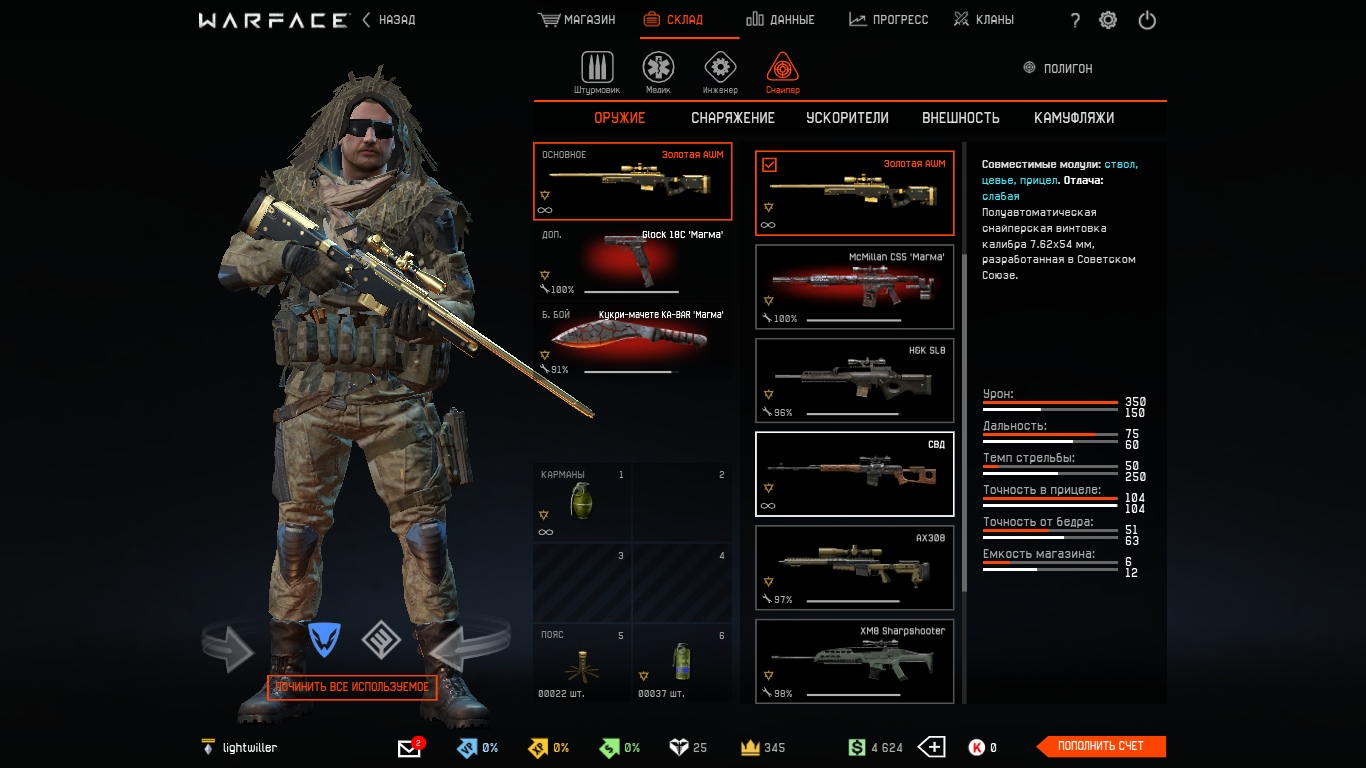Image resolution: width=1366 pixels, height=768 pixels.
Task: Select the Медик class icon
Action: [657, 67]
